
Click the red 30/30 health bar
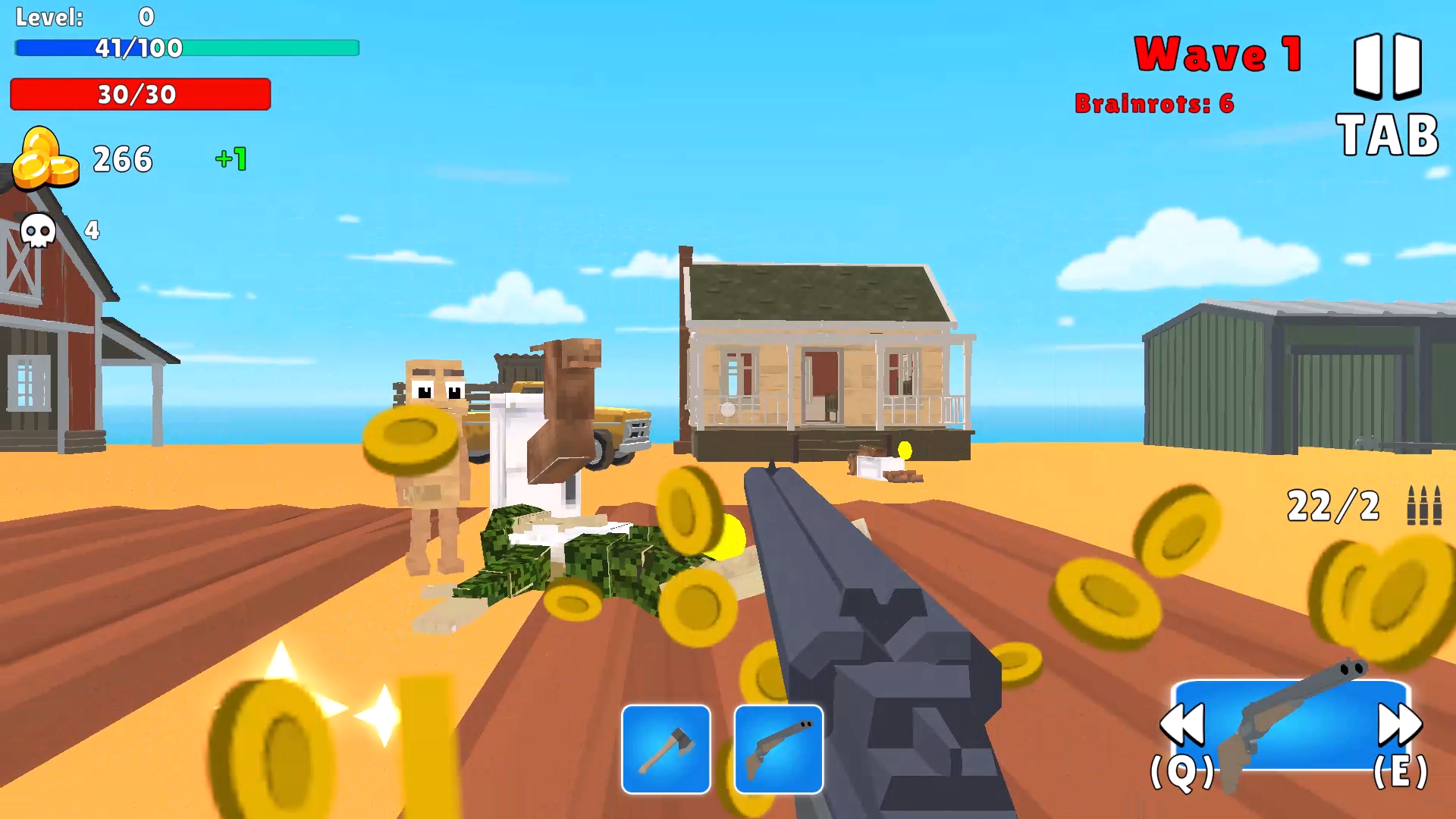140,95
